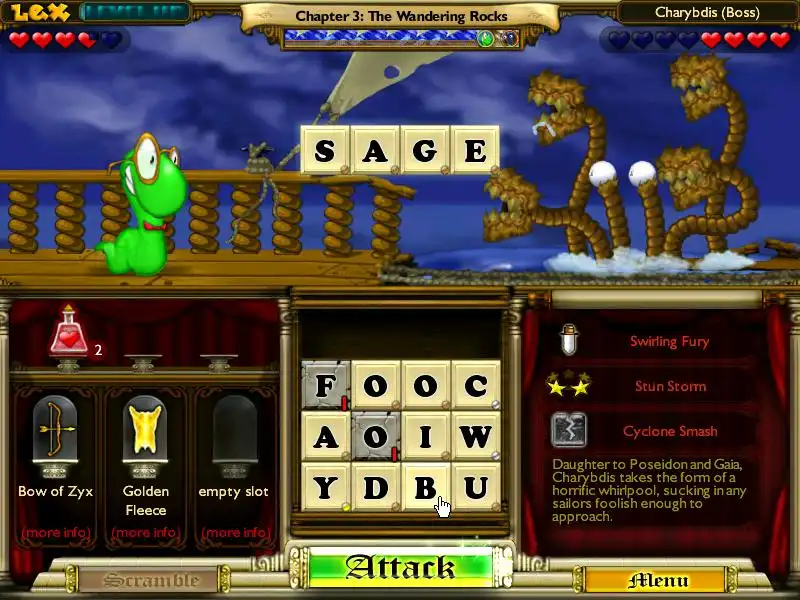Pick the letter U tile
This screenshot has height=600, width=800.
click(x=475, y=487)
